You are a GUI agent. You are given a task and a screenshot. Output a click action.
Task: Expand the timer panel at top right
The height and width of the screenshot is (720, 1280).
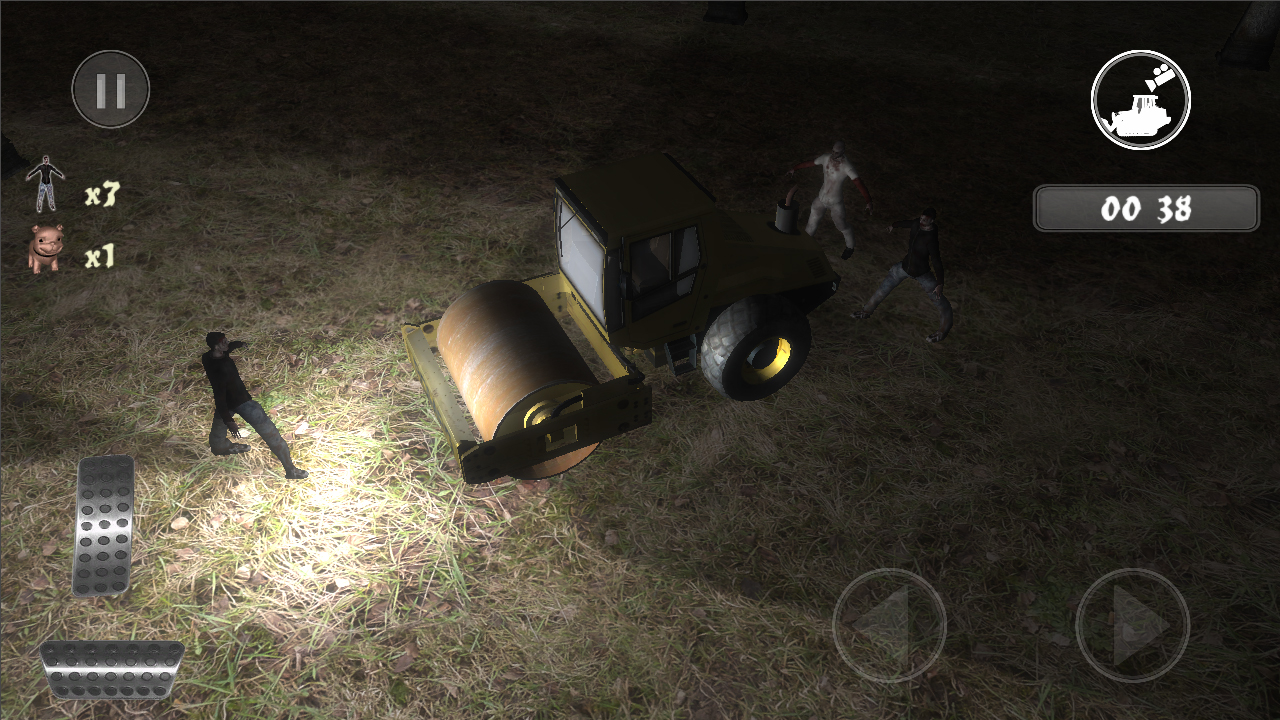pos(1146,207)
